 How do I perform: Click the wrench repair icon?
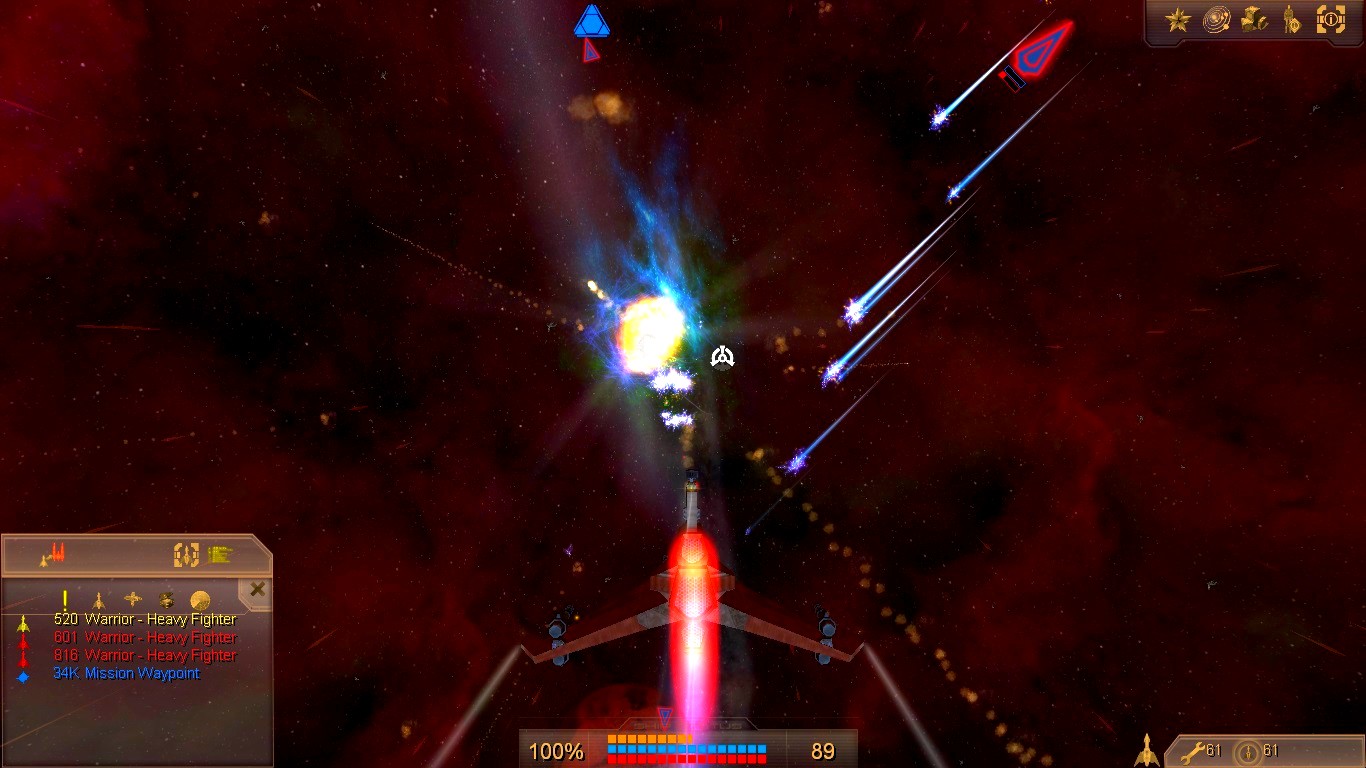click(1193, 751)
